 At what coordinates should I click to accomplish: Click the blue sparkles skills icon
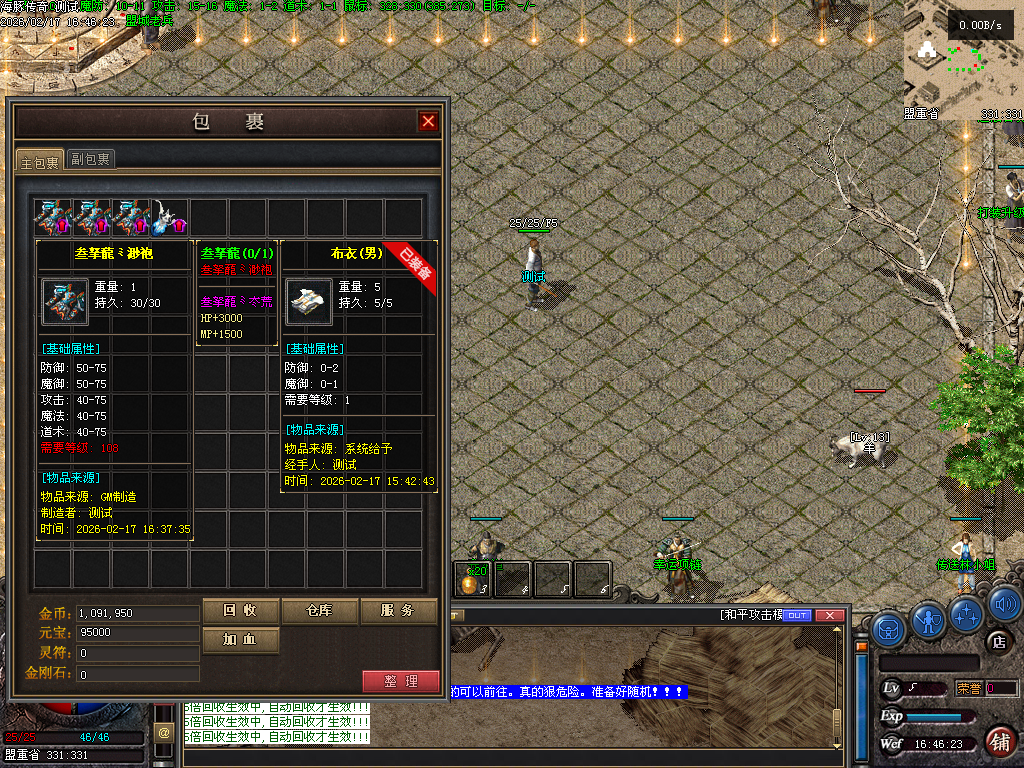coord(968,613)
